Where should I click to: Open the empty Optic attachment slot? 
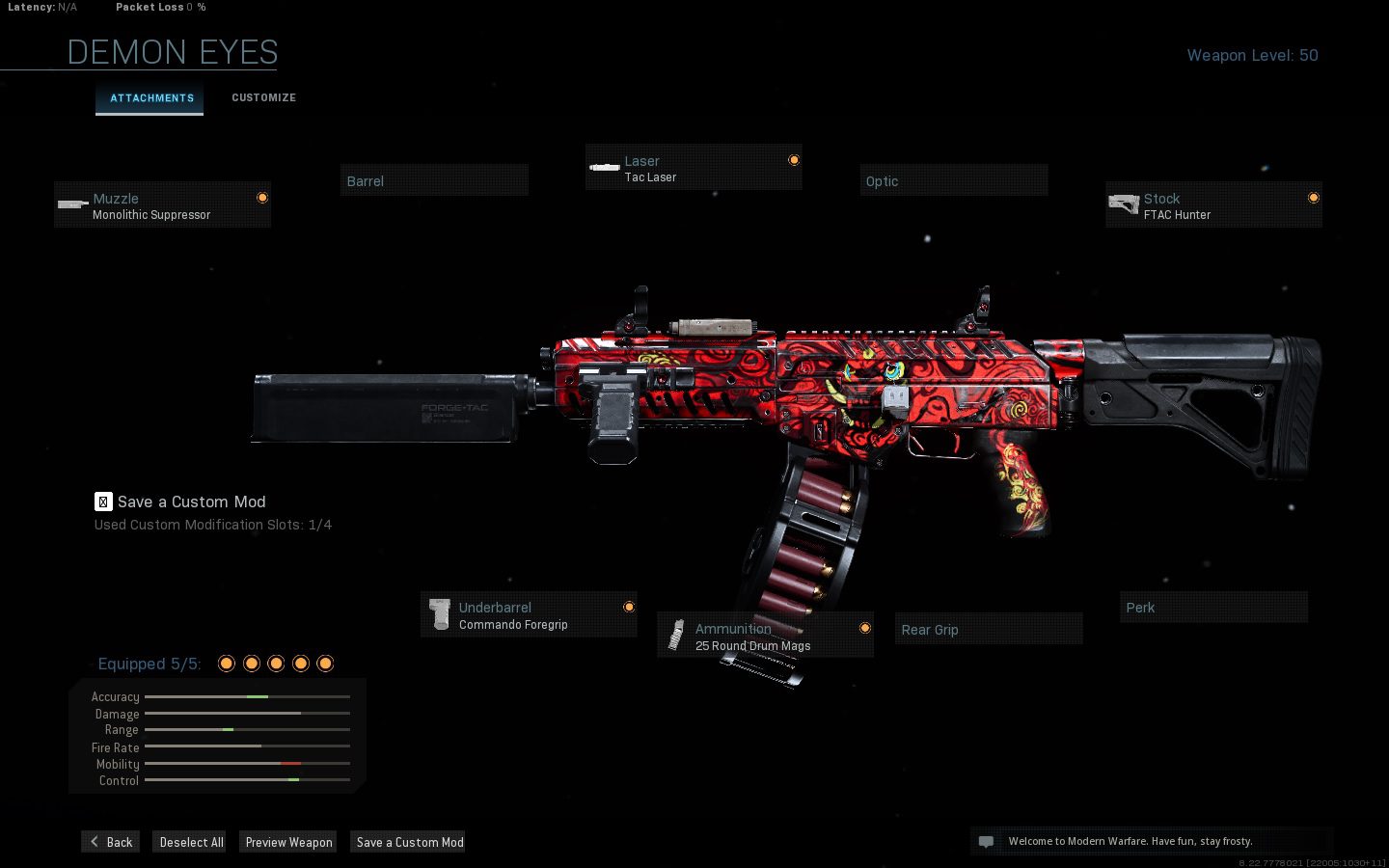pyautogui.click(x=953, y=181)
